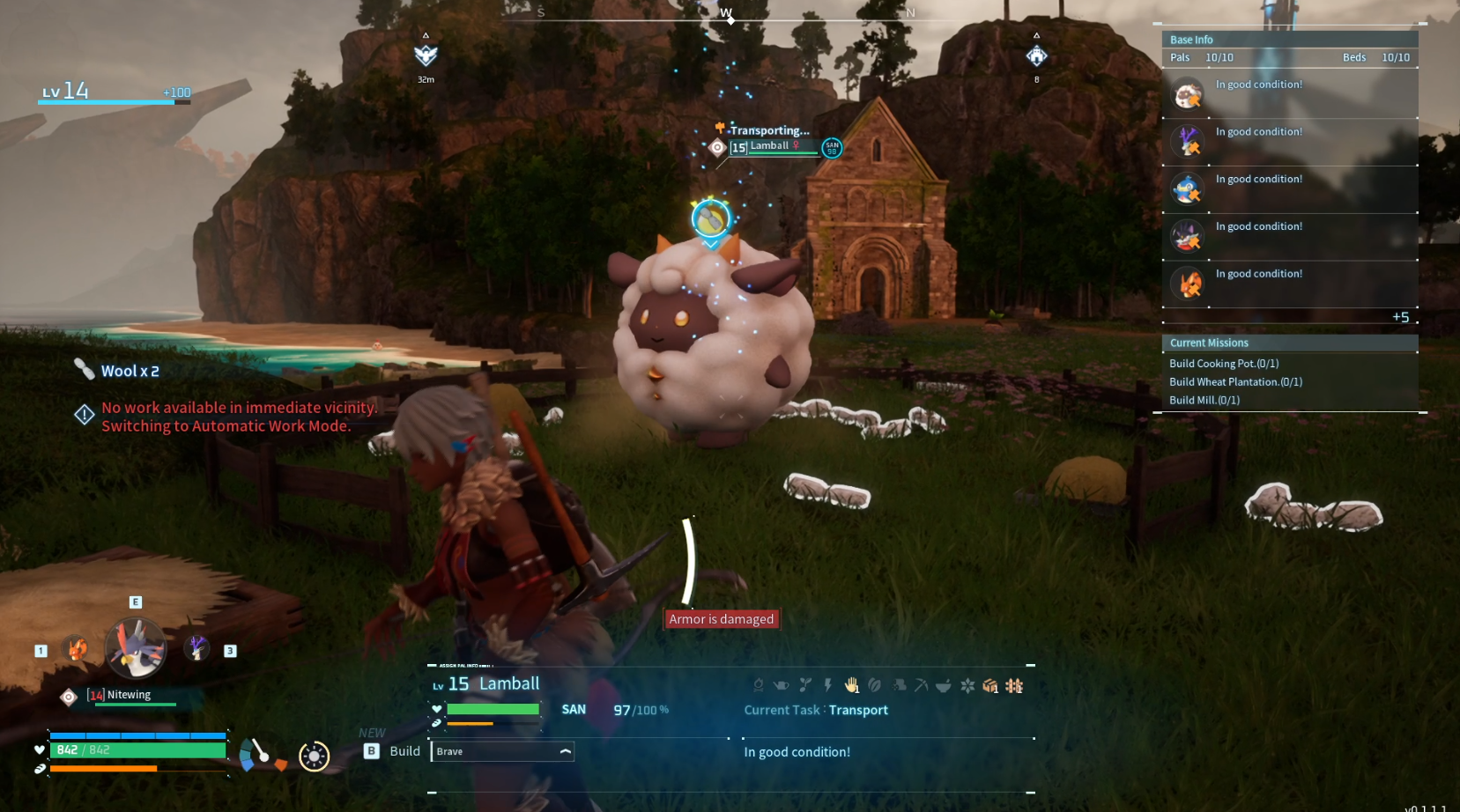Click the Nitewing portrait in party slot 2
This screenshot has width=1460, height=812.
point(134,647)
